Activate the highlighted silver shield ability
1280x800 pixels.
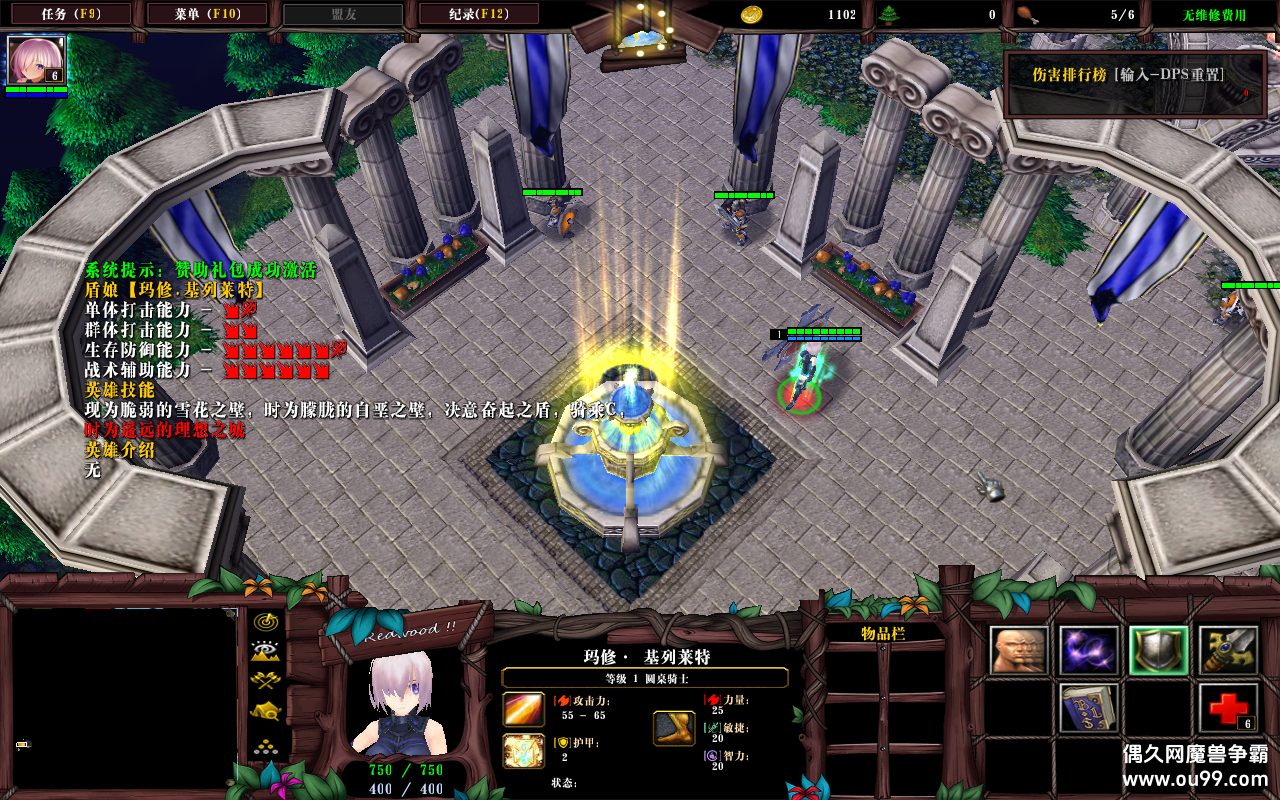[x=1159, y=651]
